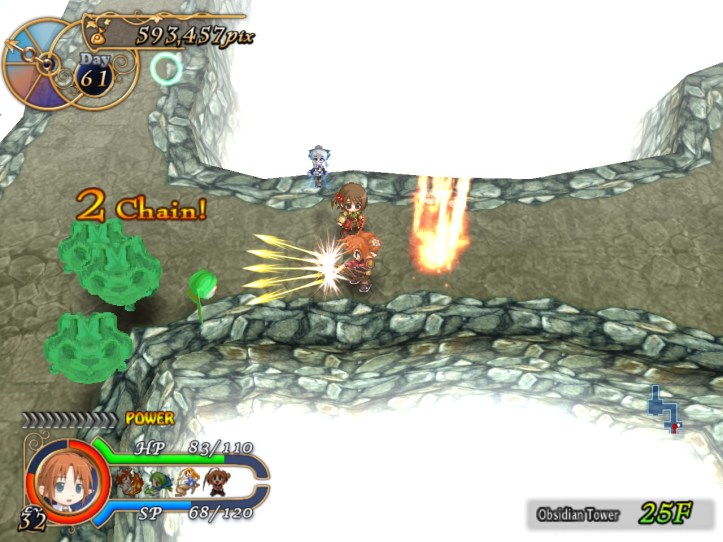
Task: Choose the orange-haired fire skill icon
Action: (129, 481)
